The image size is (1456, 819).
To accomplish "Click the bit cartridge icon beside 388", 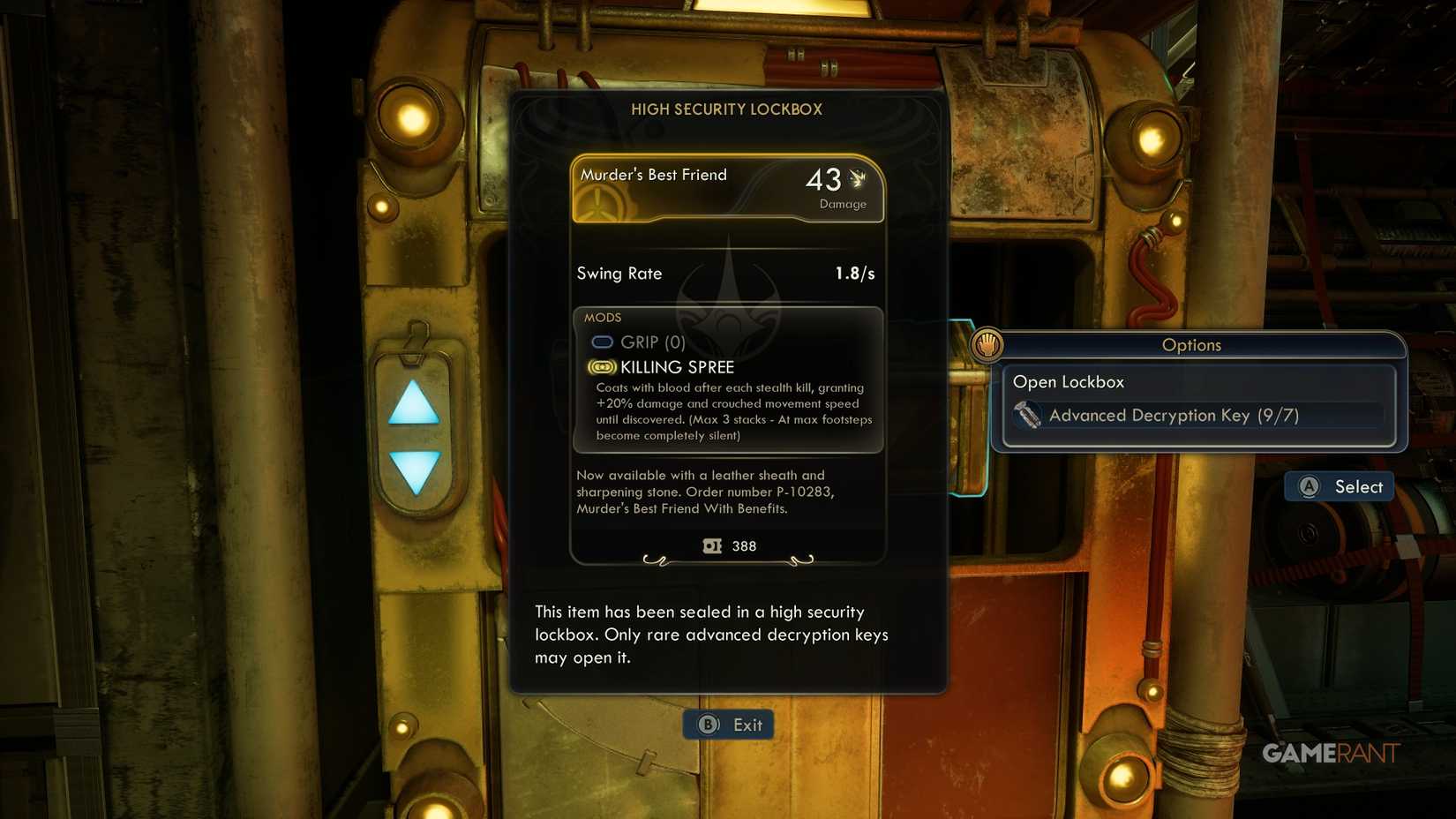I will pos(711,545).
